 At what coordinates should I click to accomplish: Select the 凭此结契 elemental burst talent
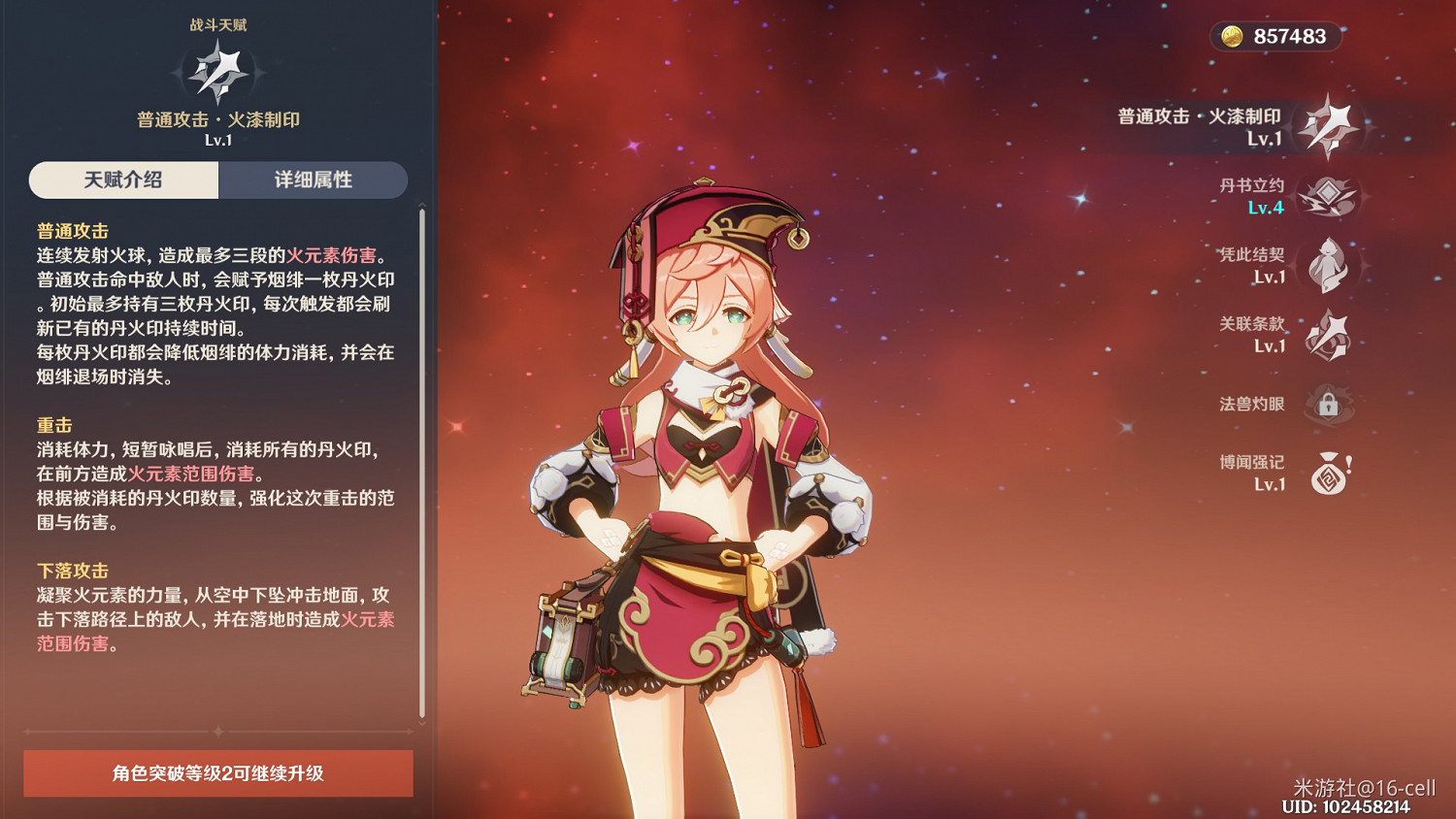click(1330, 265)
